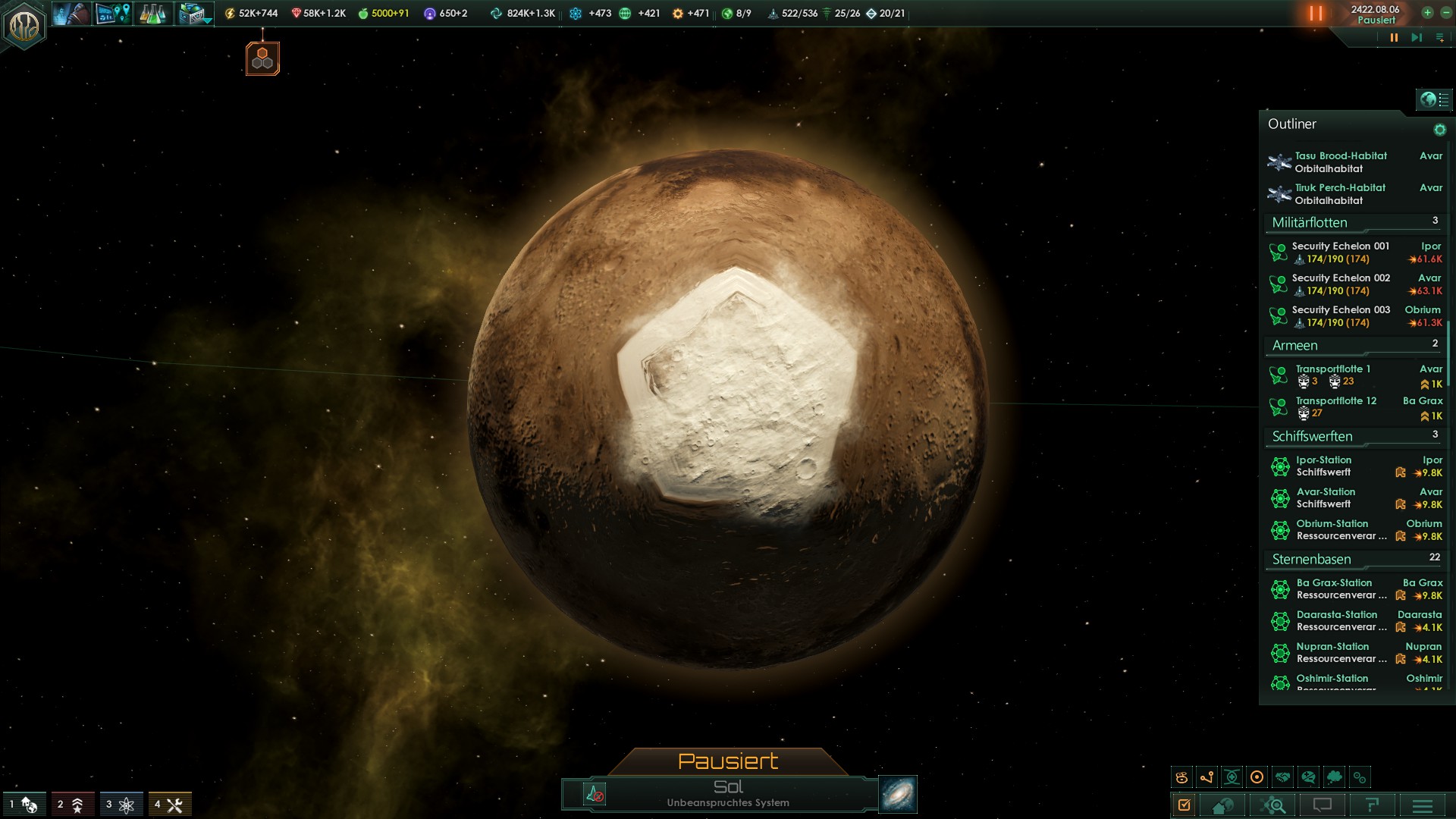Open the empire emblem government panel
Screen dimensions: 1456x819
pos(24,26)
